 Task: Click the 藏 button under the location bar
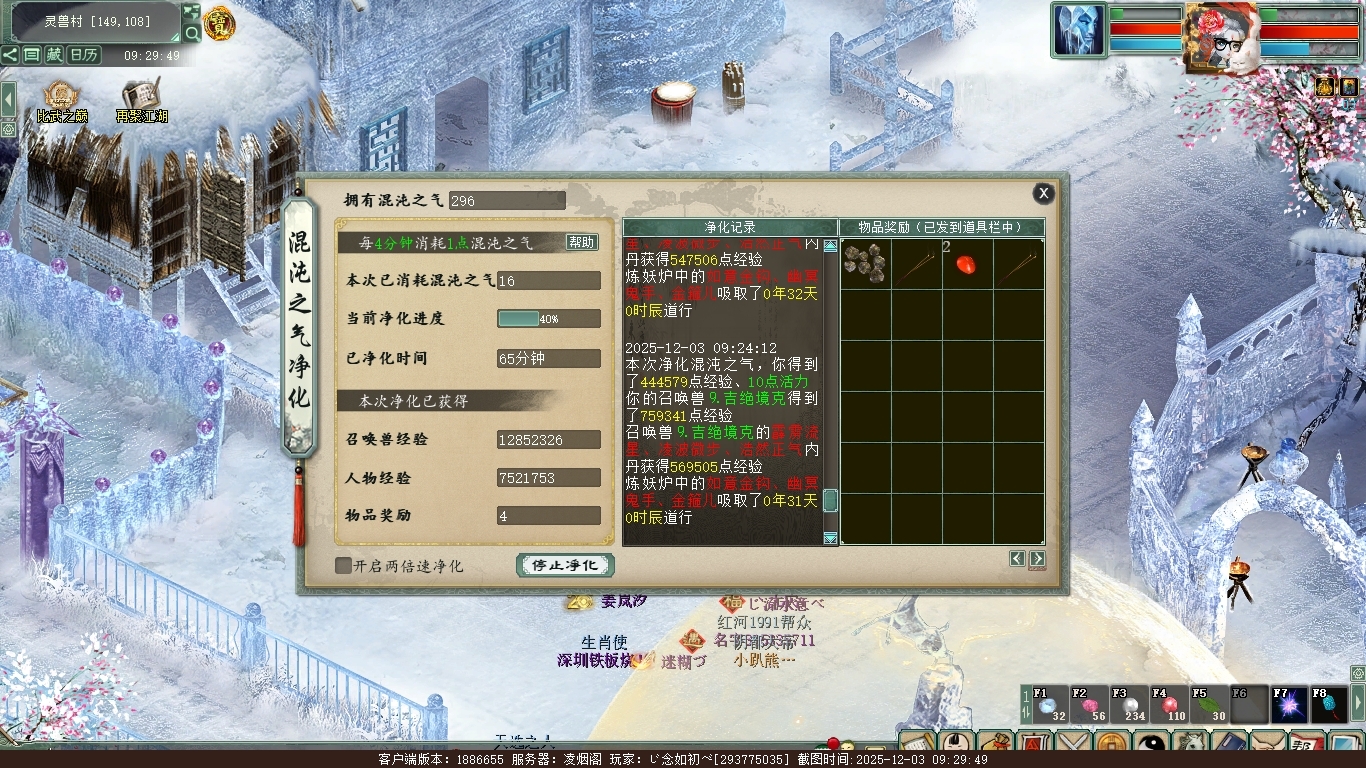tap(54, 55)
